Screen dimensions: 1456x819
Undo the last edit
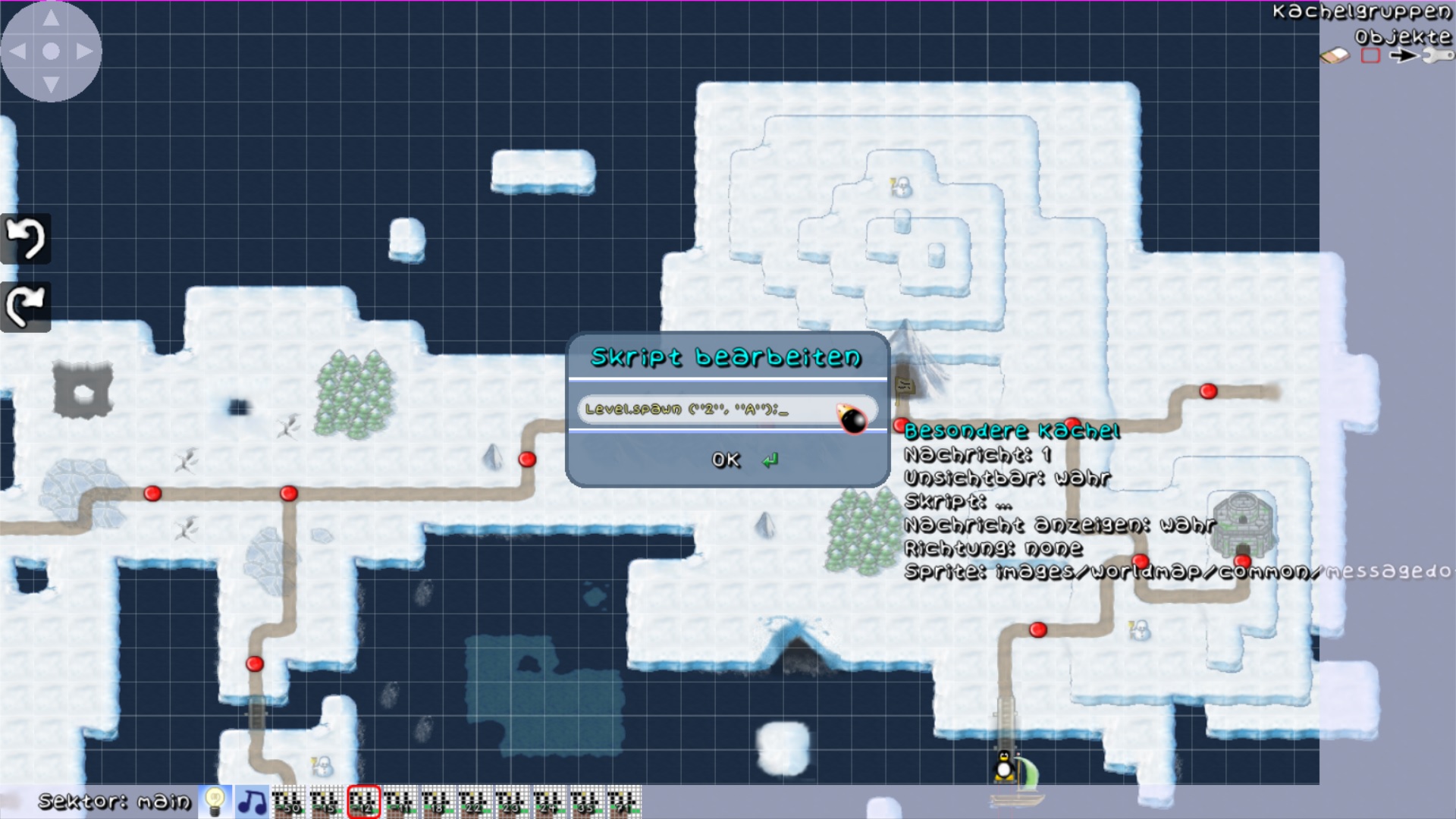coord(26,239)
